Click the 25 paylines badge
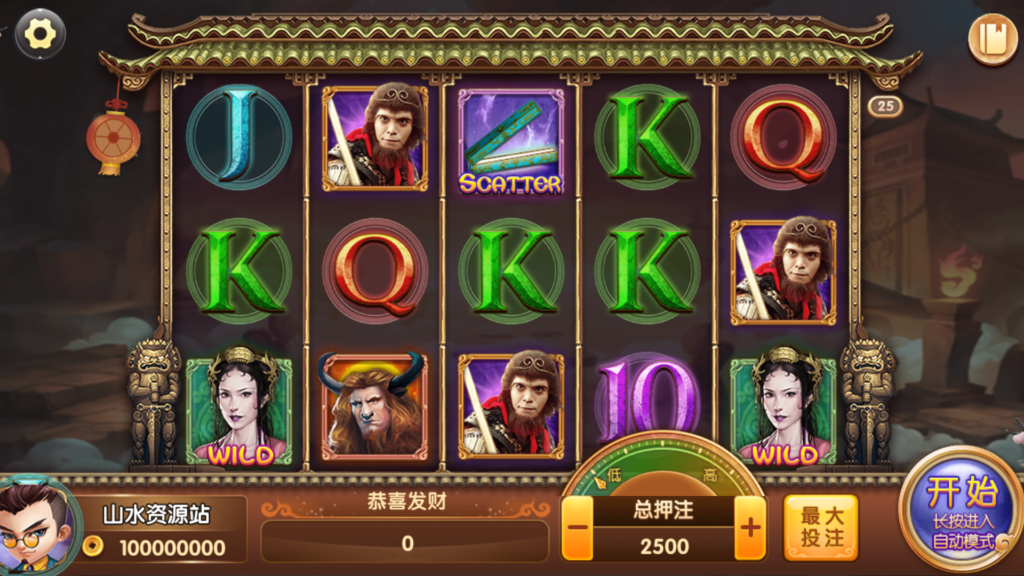The height and width of the screenshot is (576, 1024). (884, 105)
